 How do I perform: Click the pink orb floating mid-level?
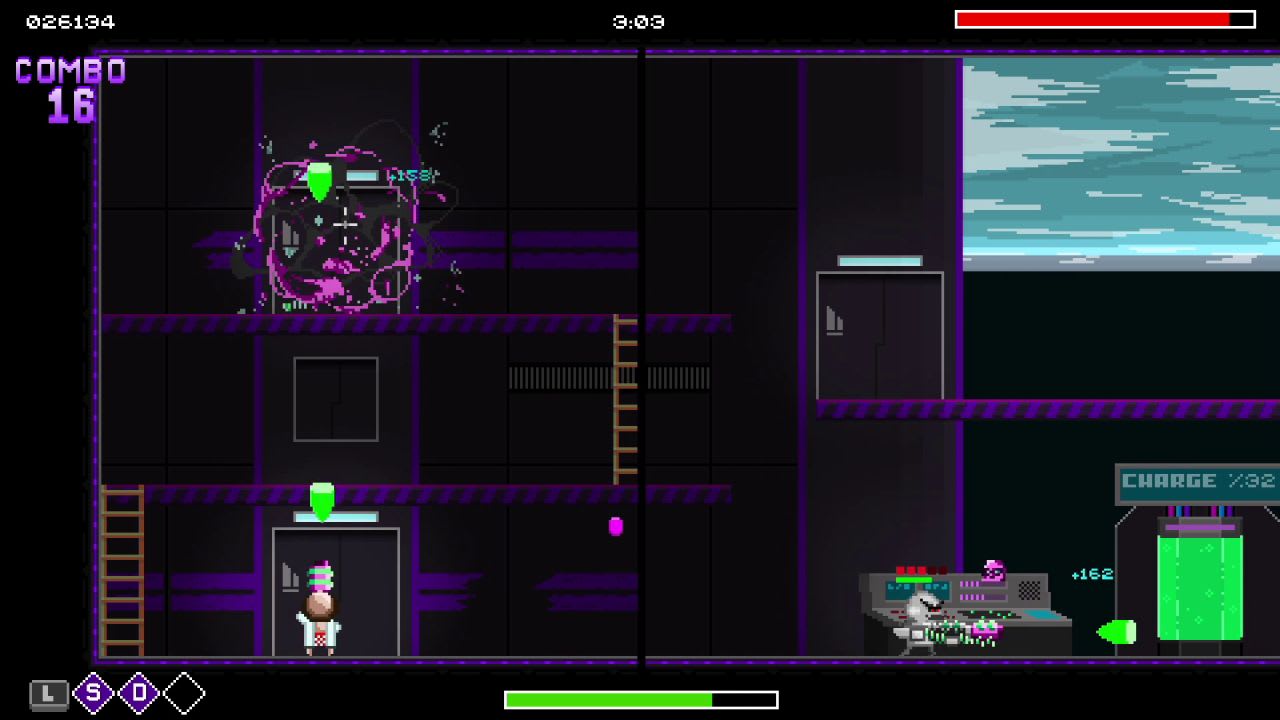pos(614,528)
